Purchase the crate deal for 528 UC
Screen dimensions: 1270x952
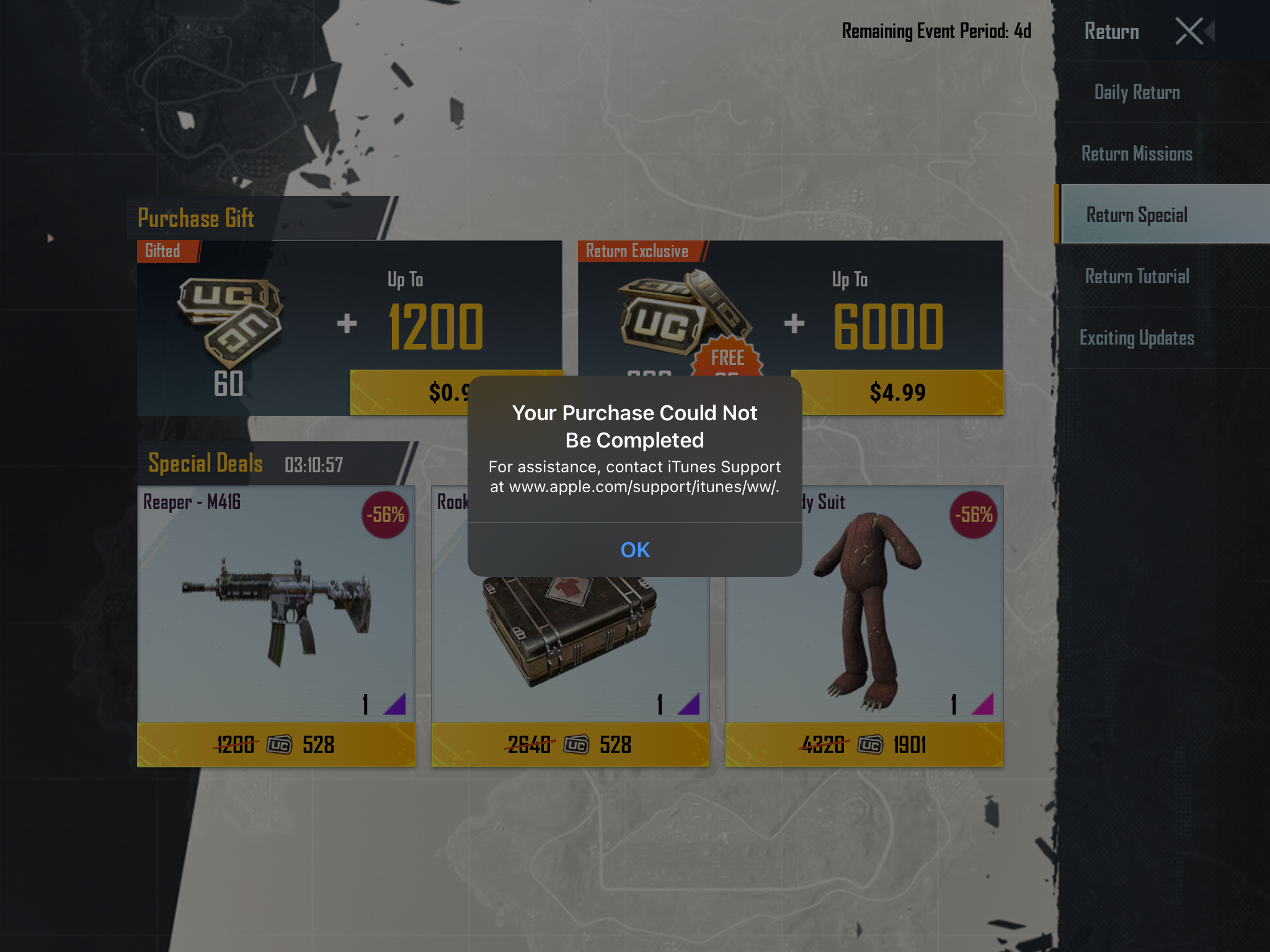(x=569, y=744)
